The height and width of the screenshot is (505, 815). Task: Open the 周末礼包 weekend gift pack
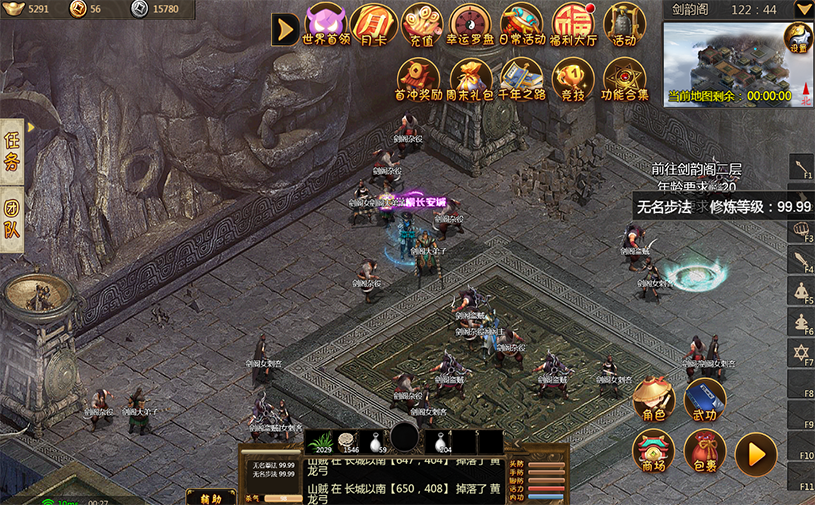pyautogui.click(x=472, y=78)
